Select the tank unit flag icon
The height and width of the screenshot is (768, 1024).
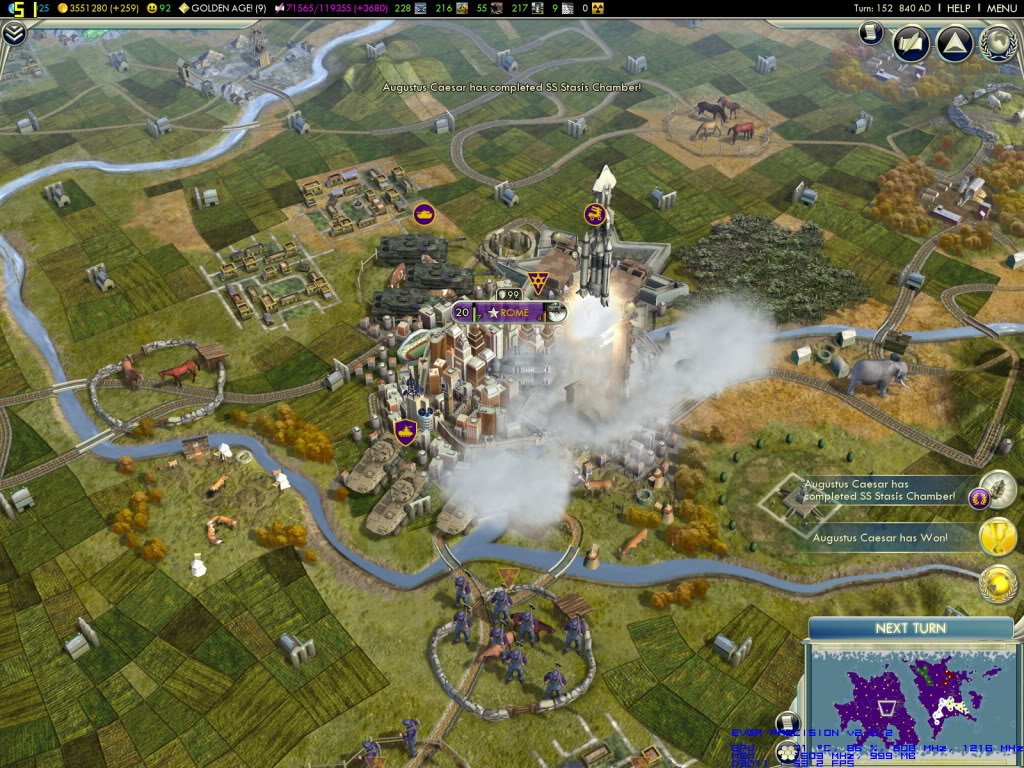click(x=423, y=213)
